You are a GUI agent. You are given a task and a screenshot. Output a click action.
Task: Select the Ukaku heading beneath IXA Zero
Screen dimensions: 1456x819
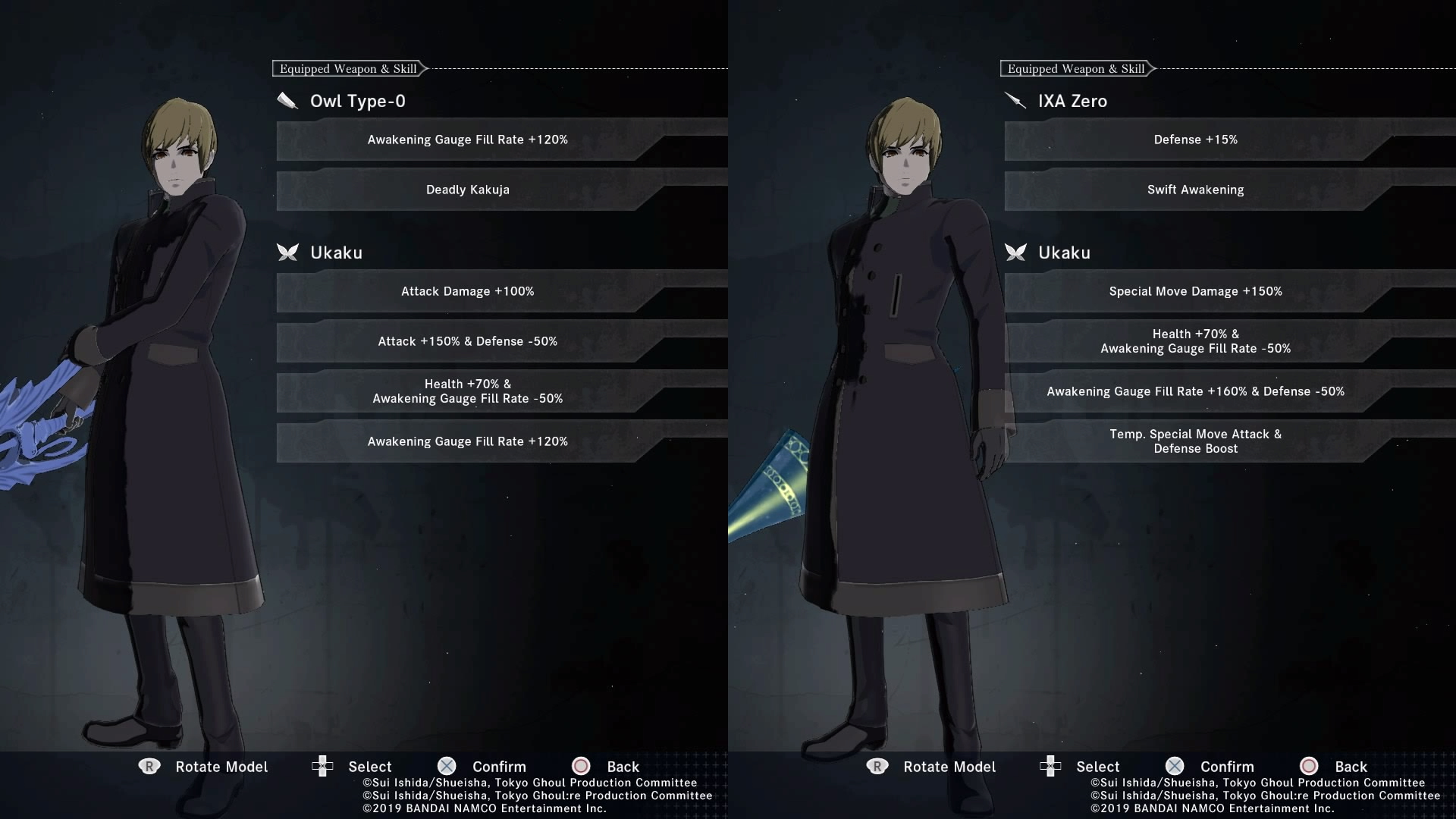[x=1063, y=253]
